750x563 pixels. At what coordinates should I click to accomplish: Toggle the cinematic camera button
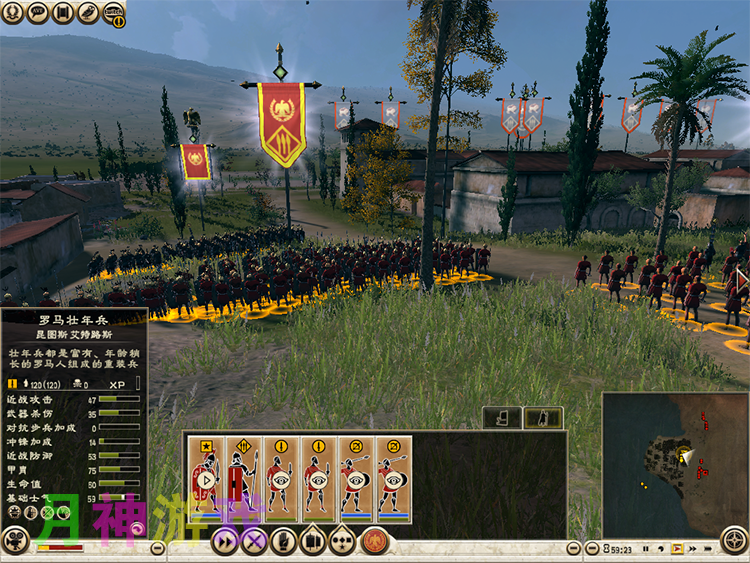(15, 541)
